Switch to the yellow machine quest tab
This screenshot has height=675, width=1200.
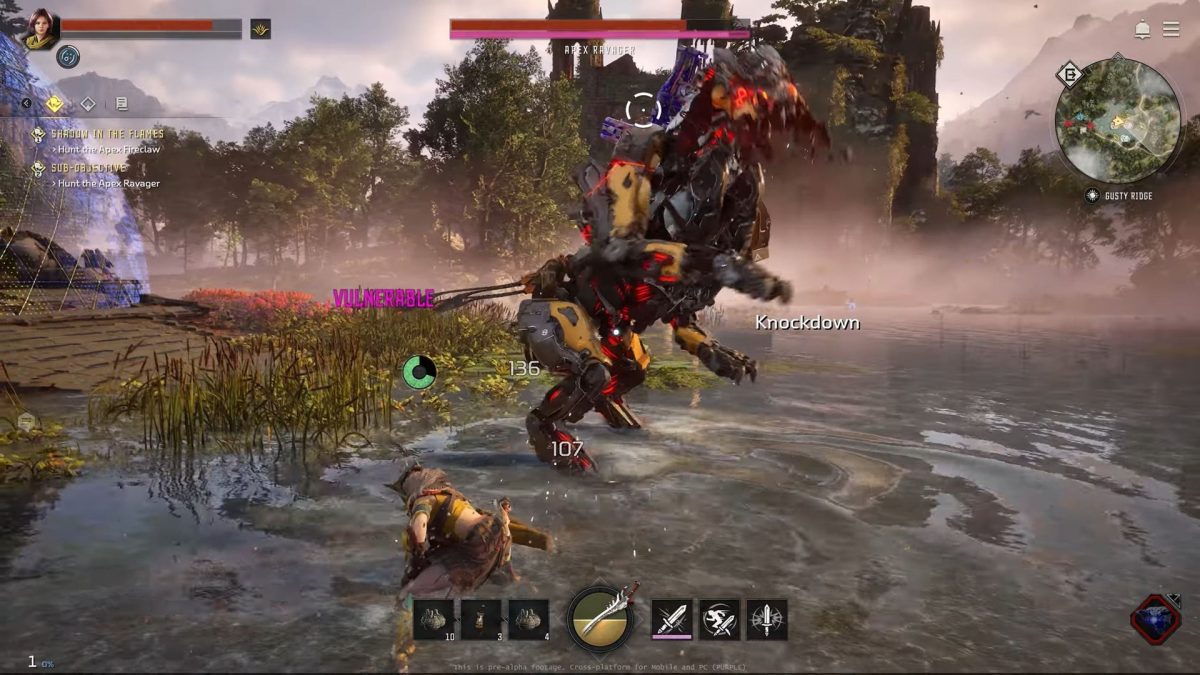(55, 103)
